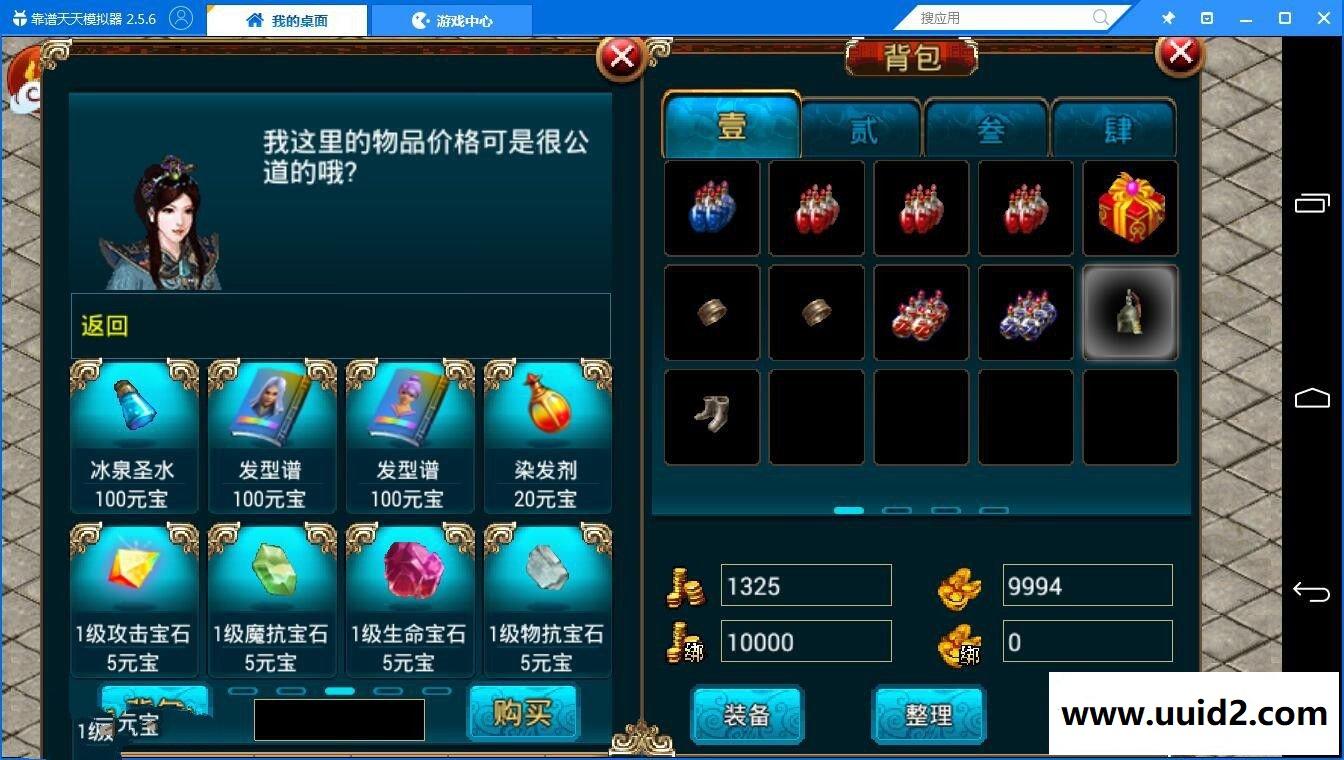Viewport: 1344px width, 760px height.
Task: Click the 返回 return link
Action: [x=103, y=326]
